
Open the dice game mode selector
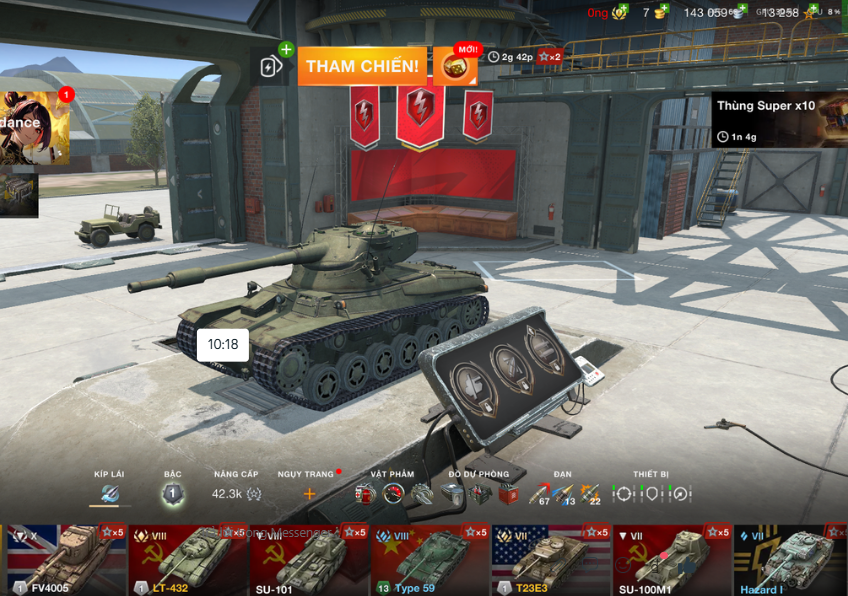click(454, 66)
